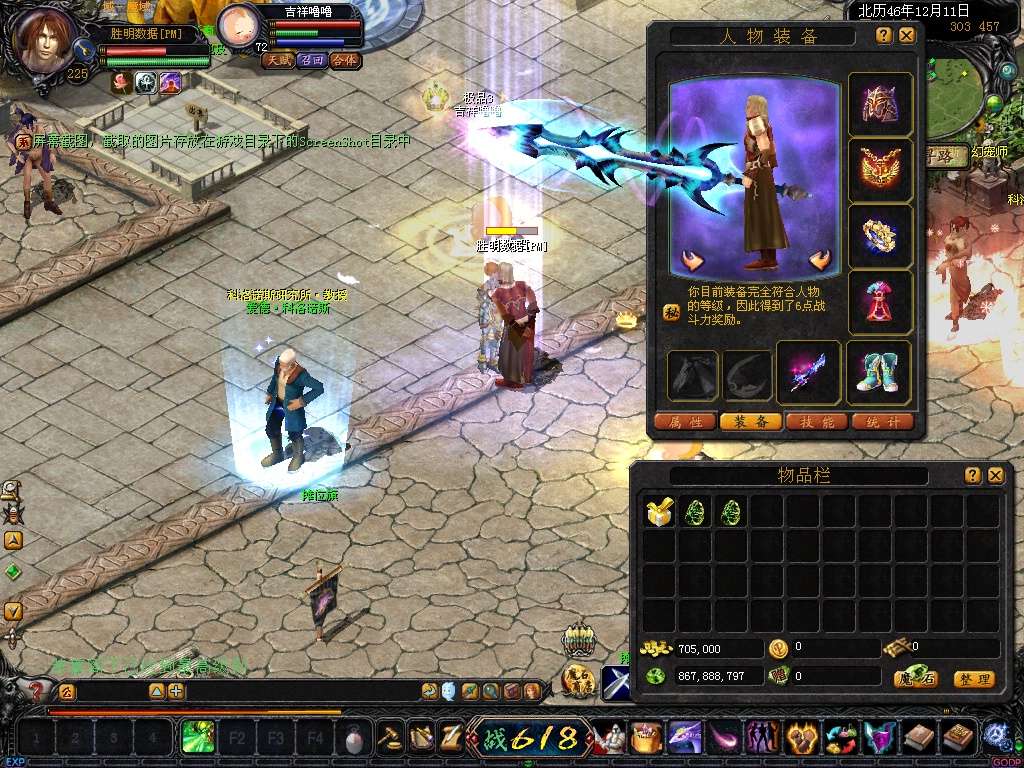Switch to the 技能 skills tab

(x=817, y=422)
